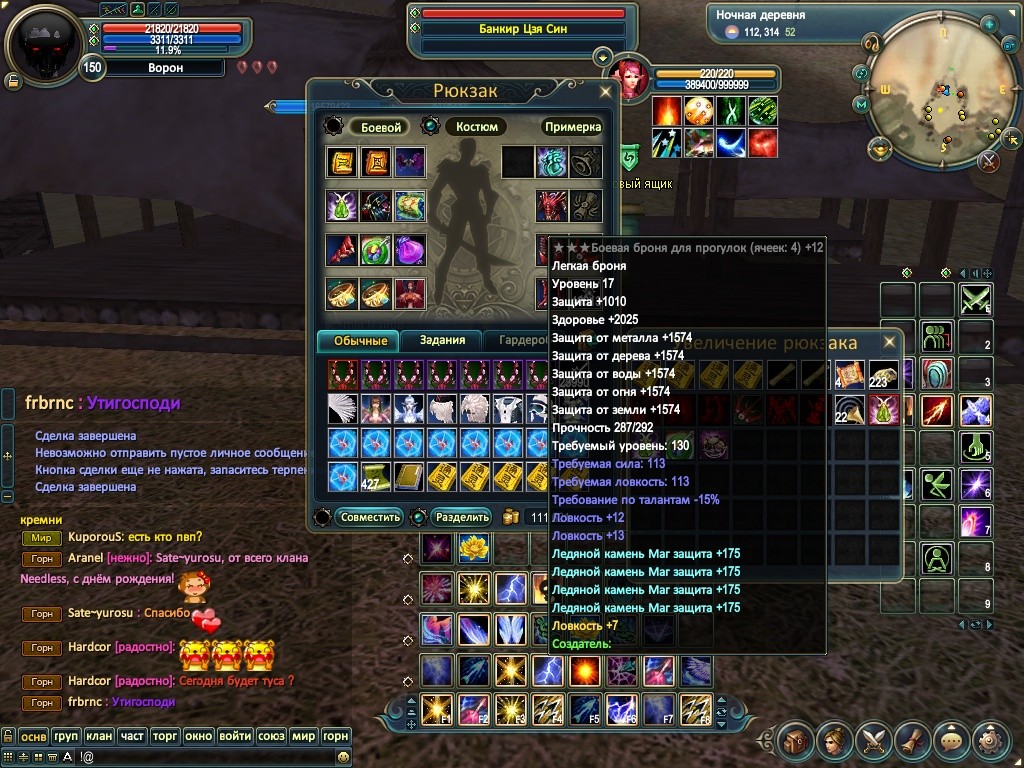
Task: Switch chat to the клан channel
Action: pyautogui.click(x=99, y=736)
